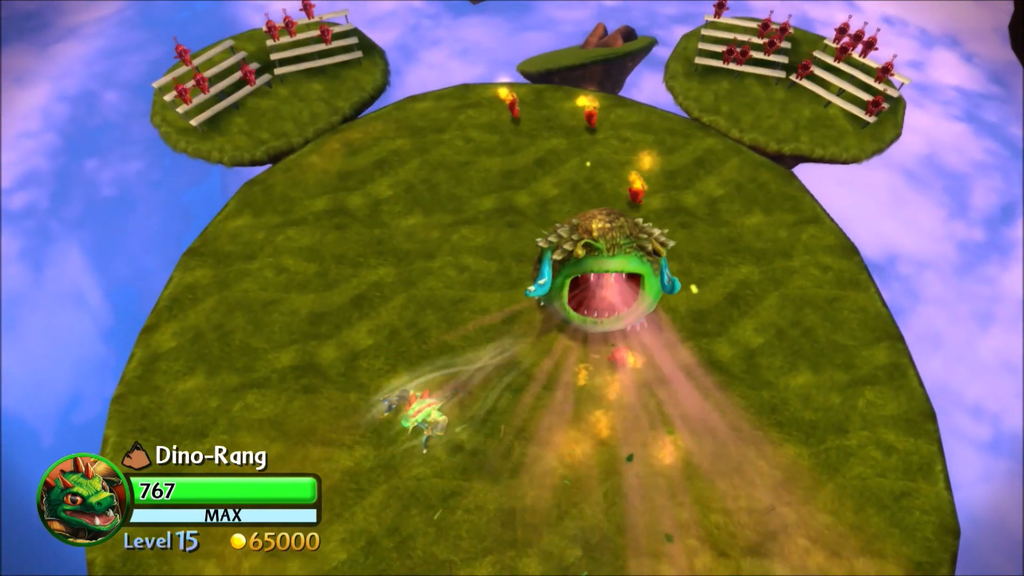This screenshot has height=576, width=1024.
Task: Click the Dino-Rang character portrait
Action: [84, 499]
